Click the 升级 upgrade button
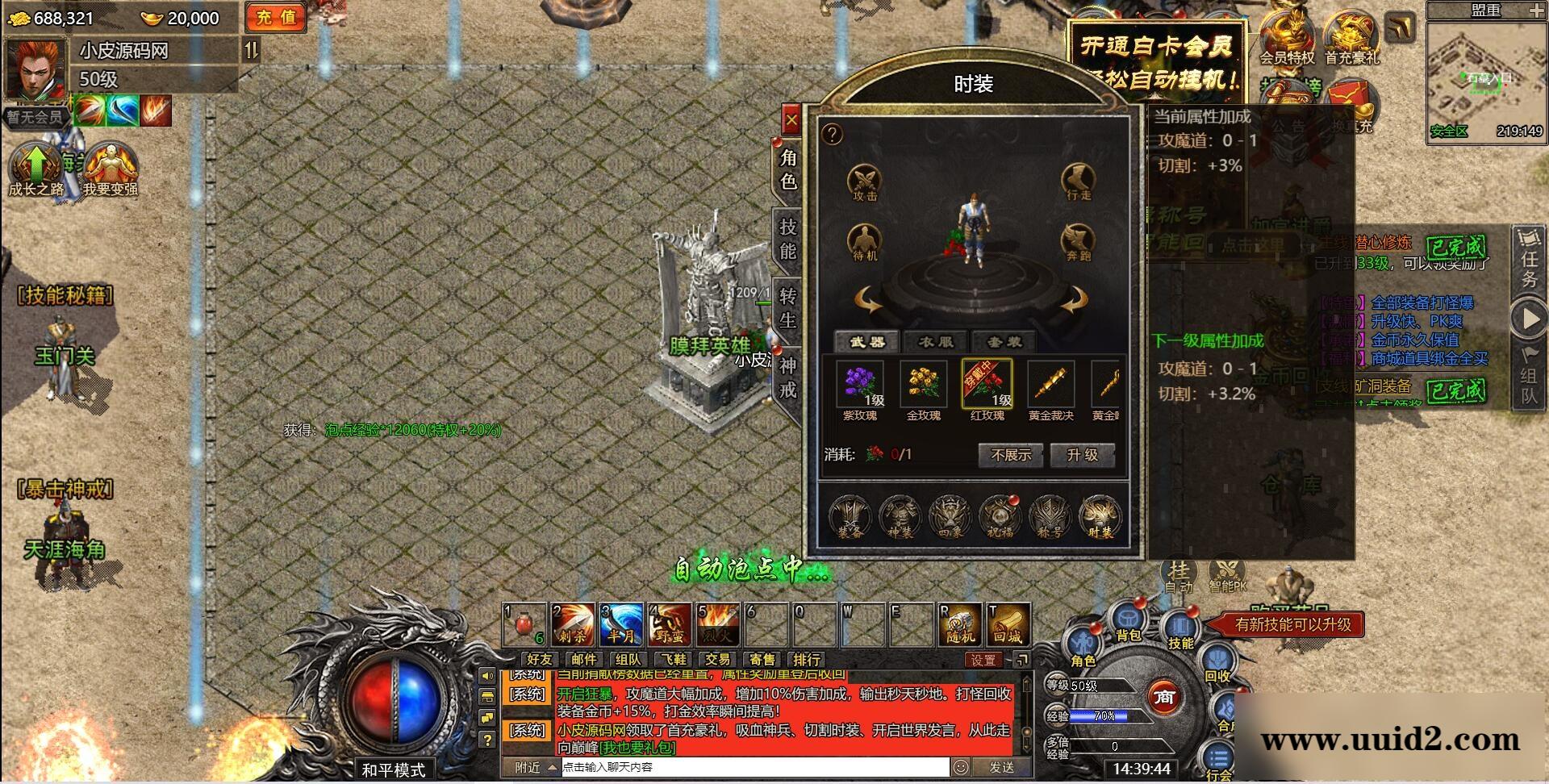The width and height of the screenshot is (1549, 784). click(1082, 455)
